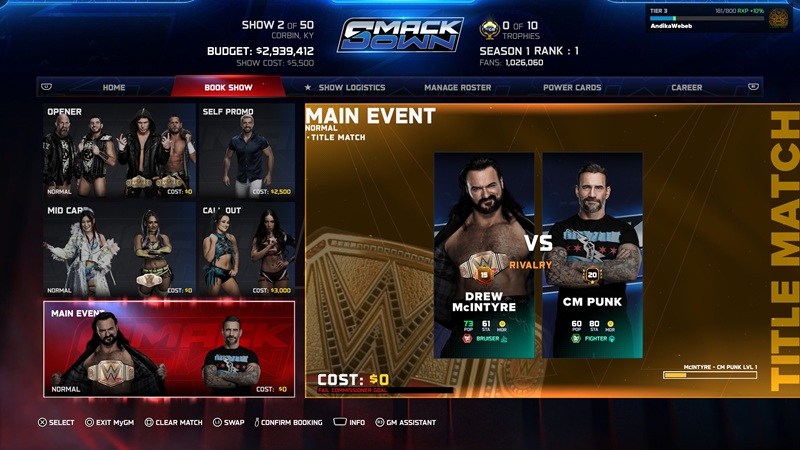Switch to the Home tab
Viewport: 800px width, 450px height.
114,87
